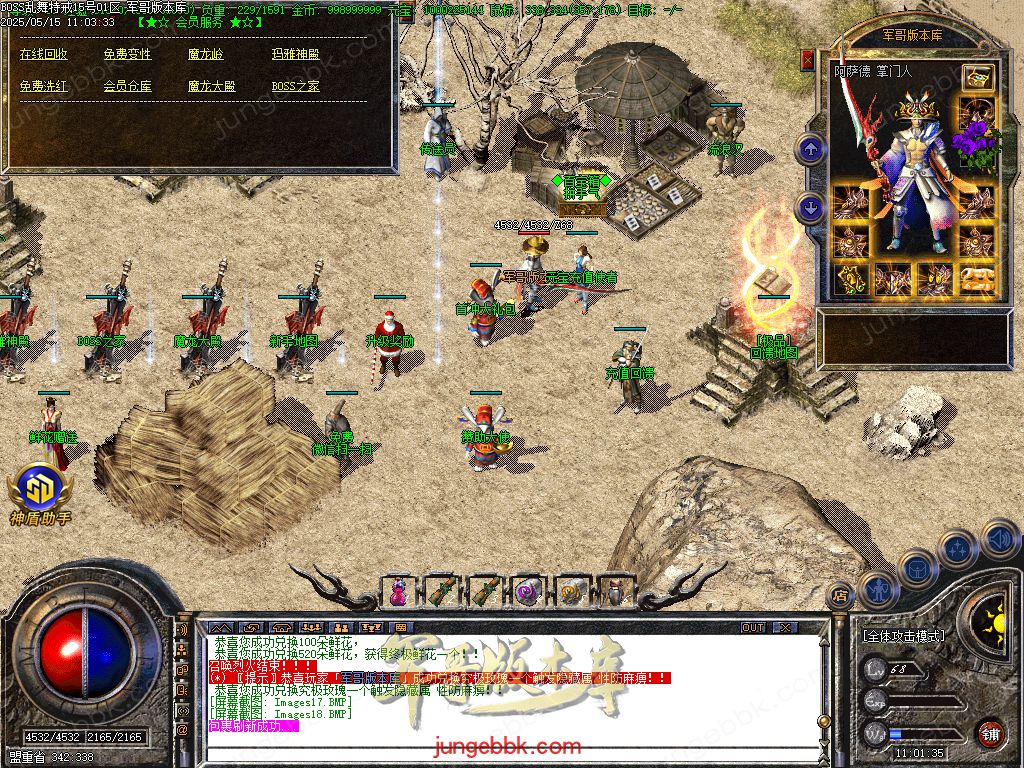
Task: Close the character equipment panel
Action: 808,60
